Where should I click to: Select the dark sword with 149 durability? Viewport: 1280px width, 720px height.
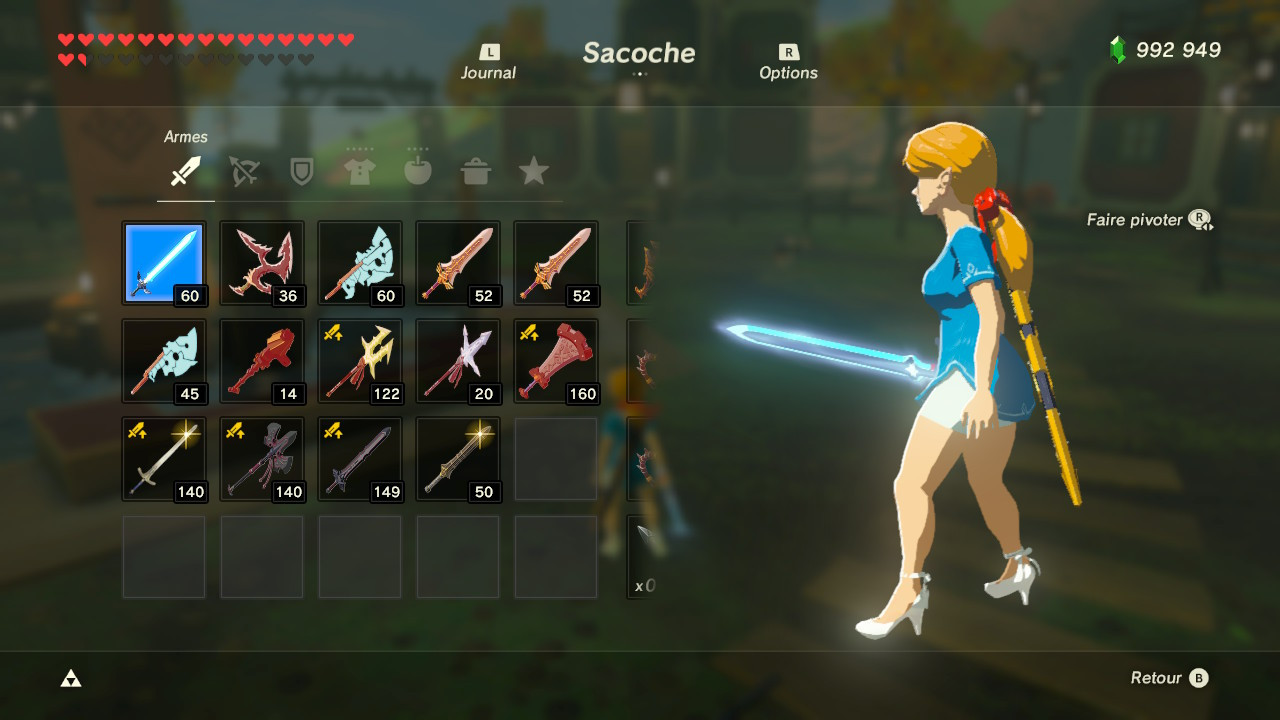(360, 458)
